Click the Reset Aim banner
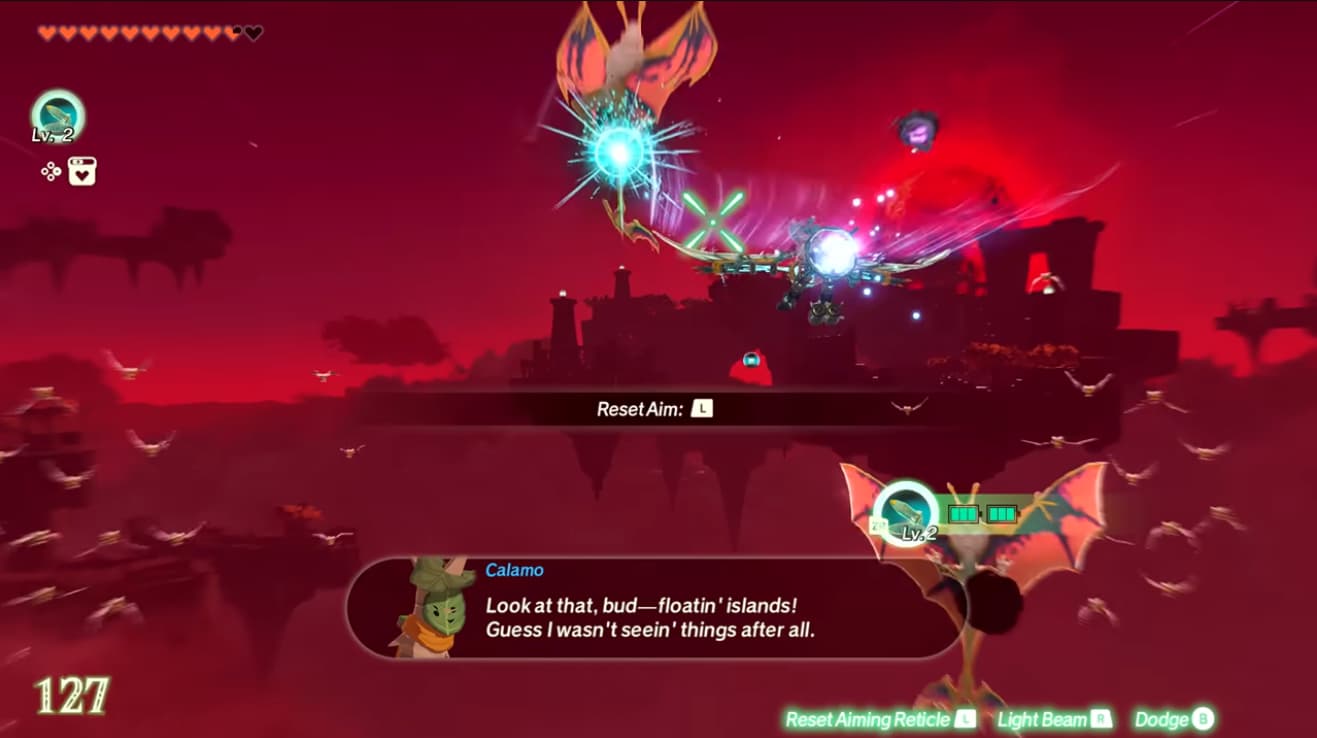 pyautogui.click(x=656, y=408)
